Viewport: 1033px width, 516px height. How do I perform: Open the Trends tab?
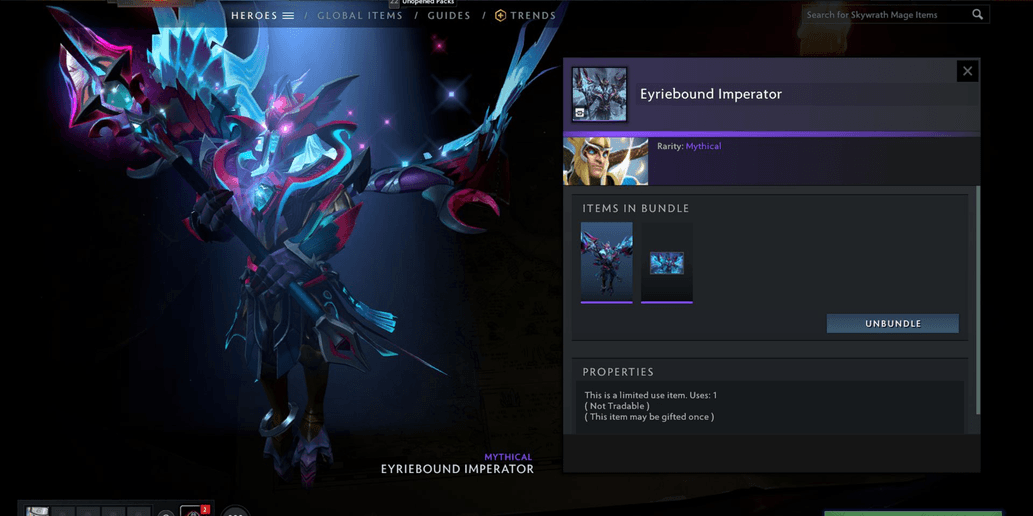pyautogui.click(x=526, y=16)
